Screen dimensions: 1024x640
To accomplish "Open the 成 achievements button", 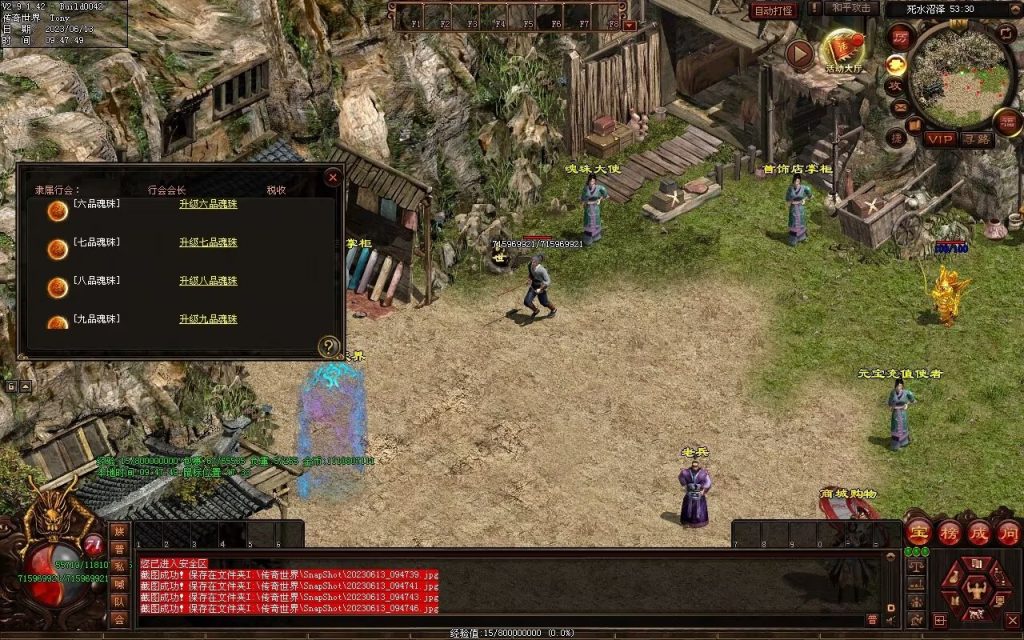I will [979, 532].
